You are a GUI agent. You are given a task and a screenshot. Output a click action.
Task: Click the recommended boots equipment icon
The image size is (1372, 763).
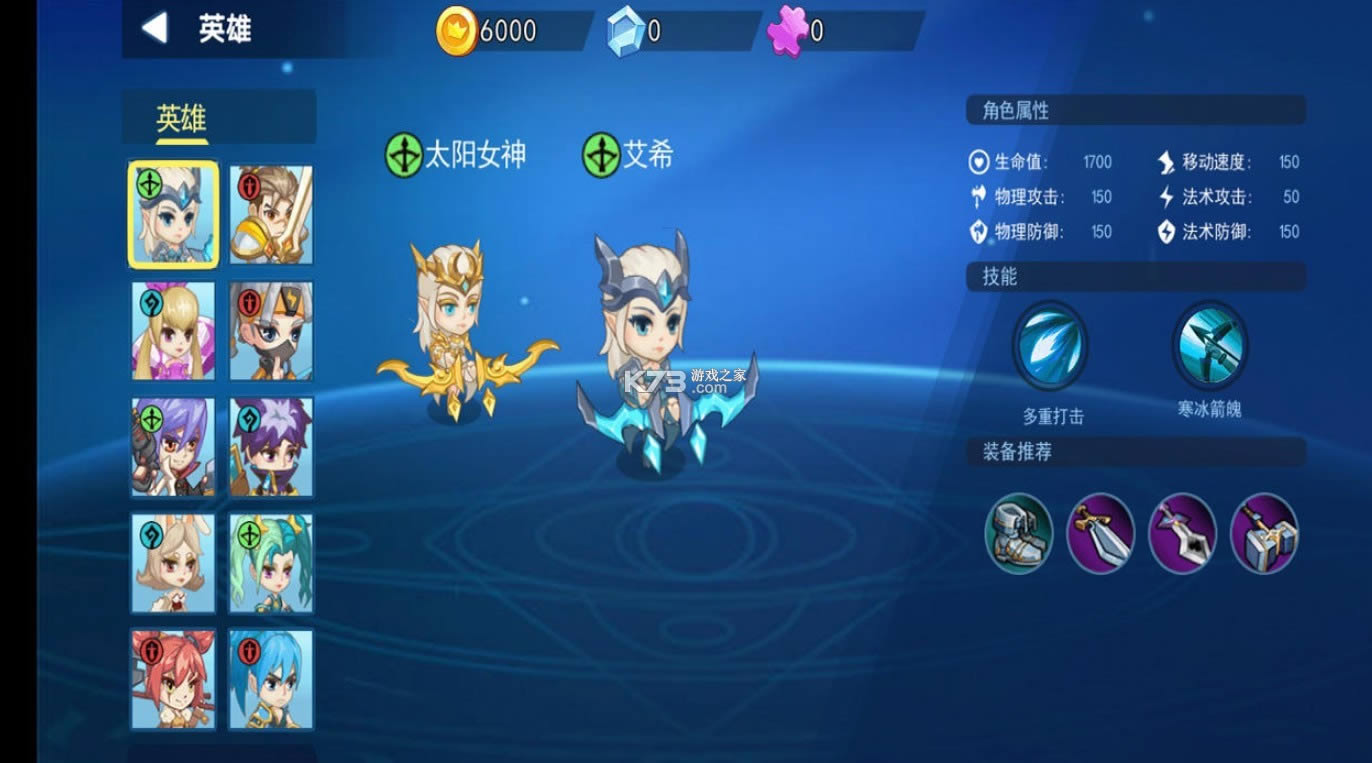point(1019,536)
